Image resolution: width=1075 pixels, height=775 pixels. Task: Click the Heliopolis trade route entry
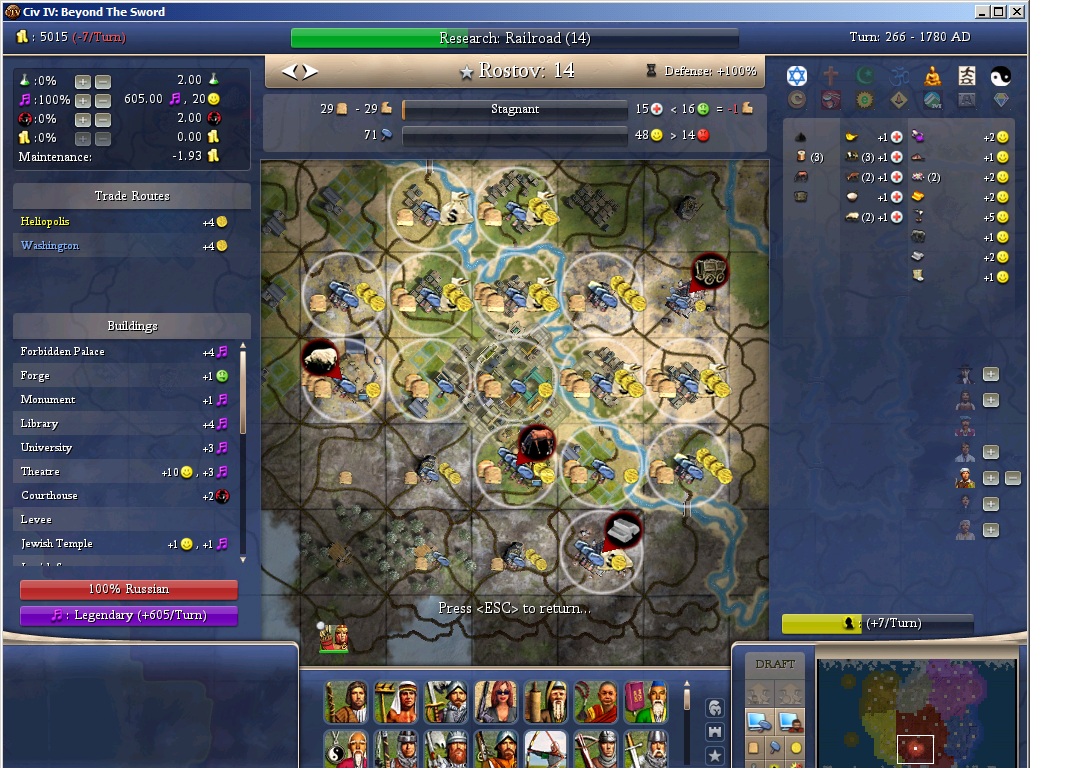(45, 222)
